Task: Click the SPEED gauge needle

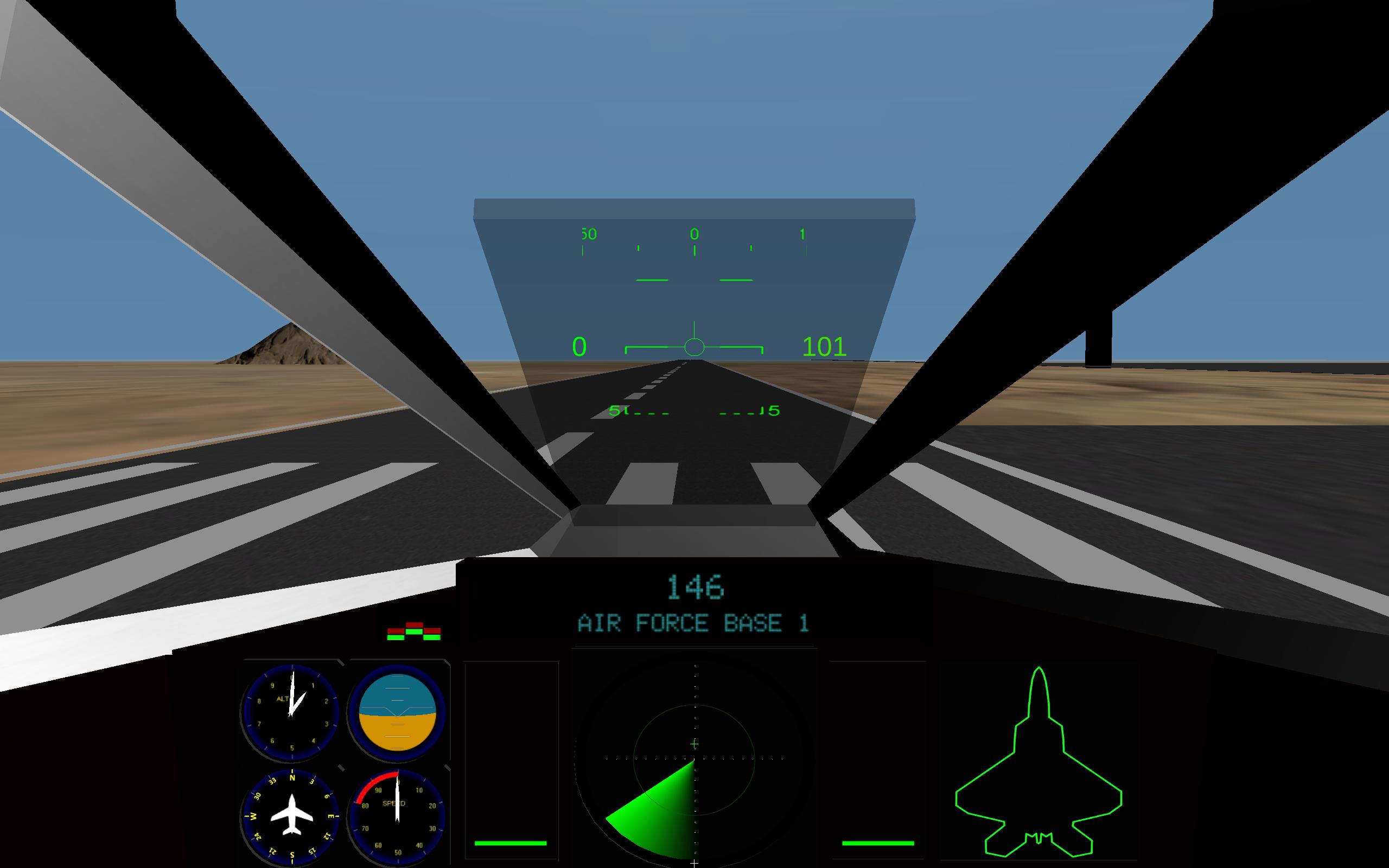Action: [396, 798]
